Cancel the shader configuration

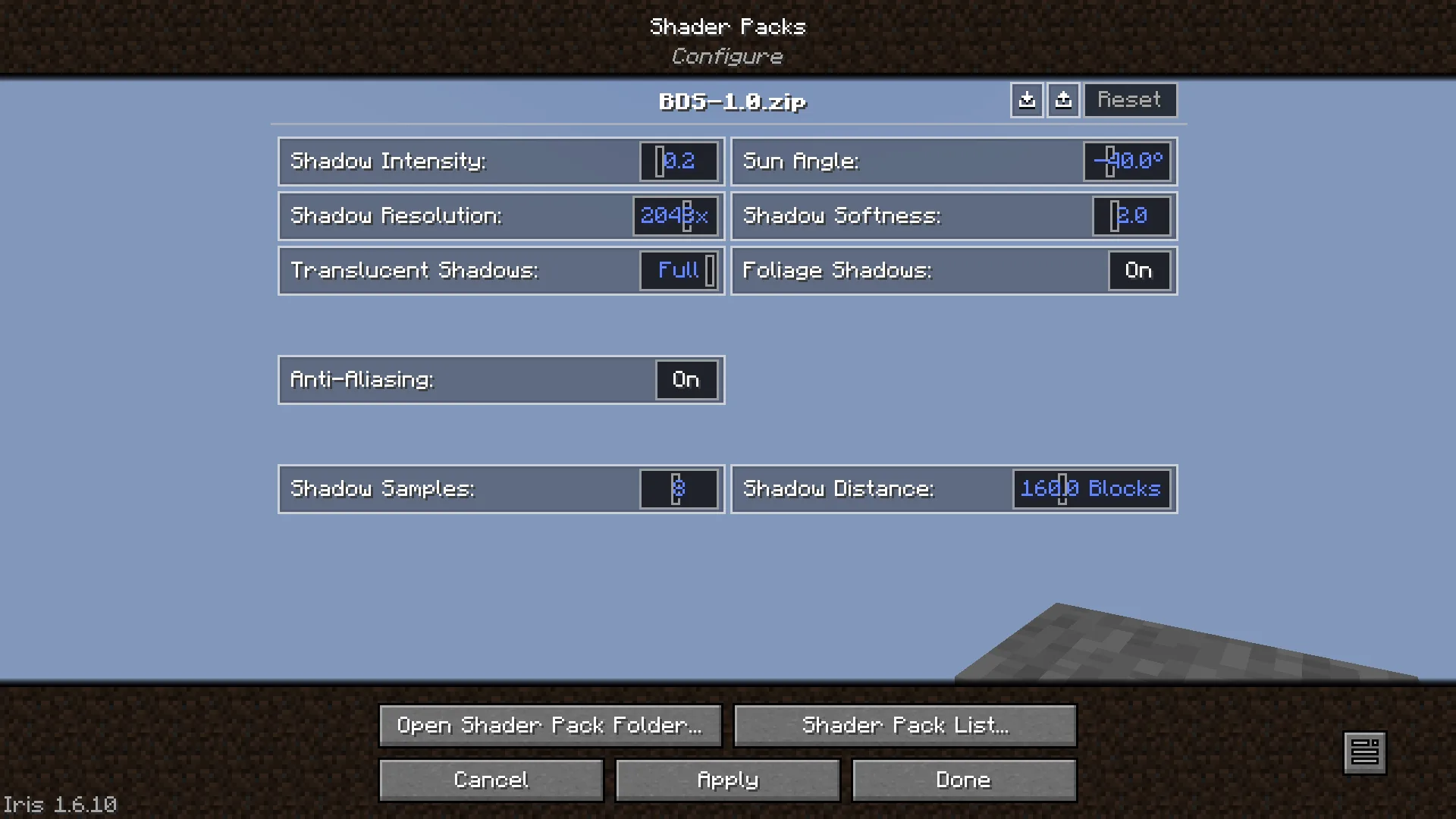click(x=491, y=780)
